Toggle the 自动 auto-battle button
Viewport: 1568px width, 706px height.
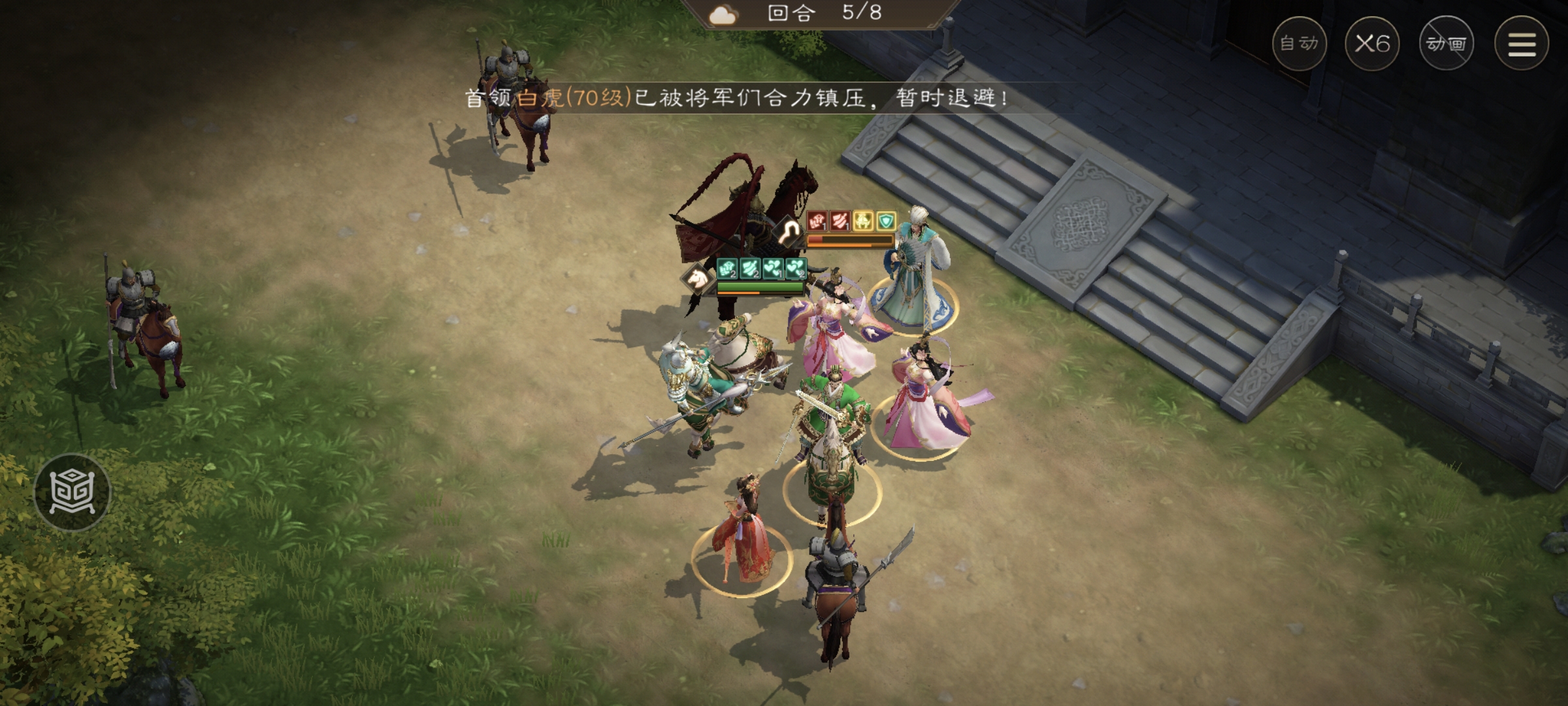[x=1299, y=44]
